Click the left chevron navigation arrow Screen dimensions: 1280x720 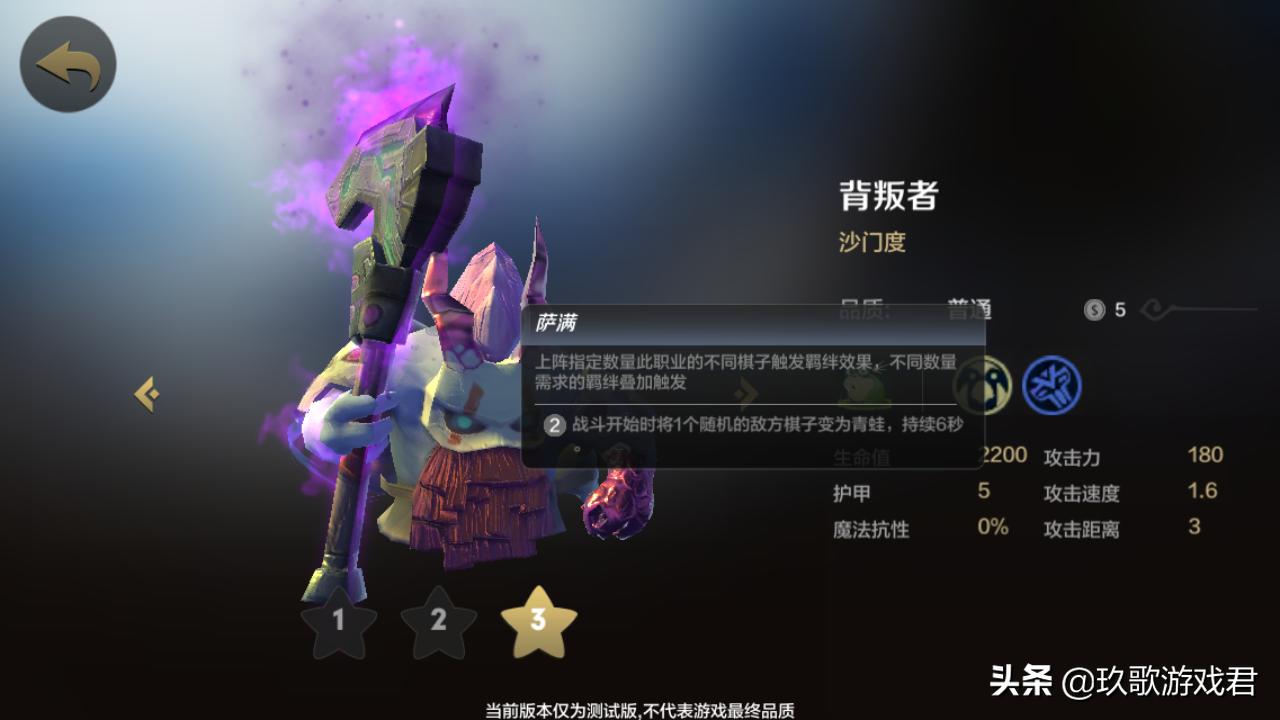146,393
